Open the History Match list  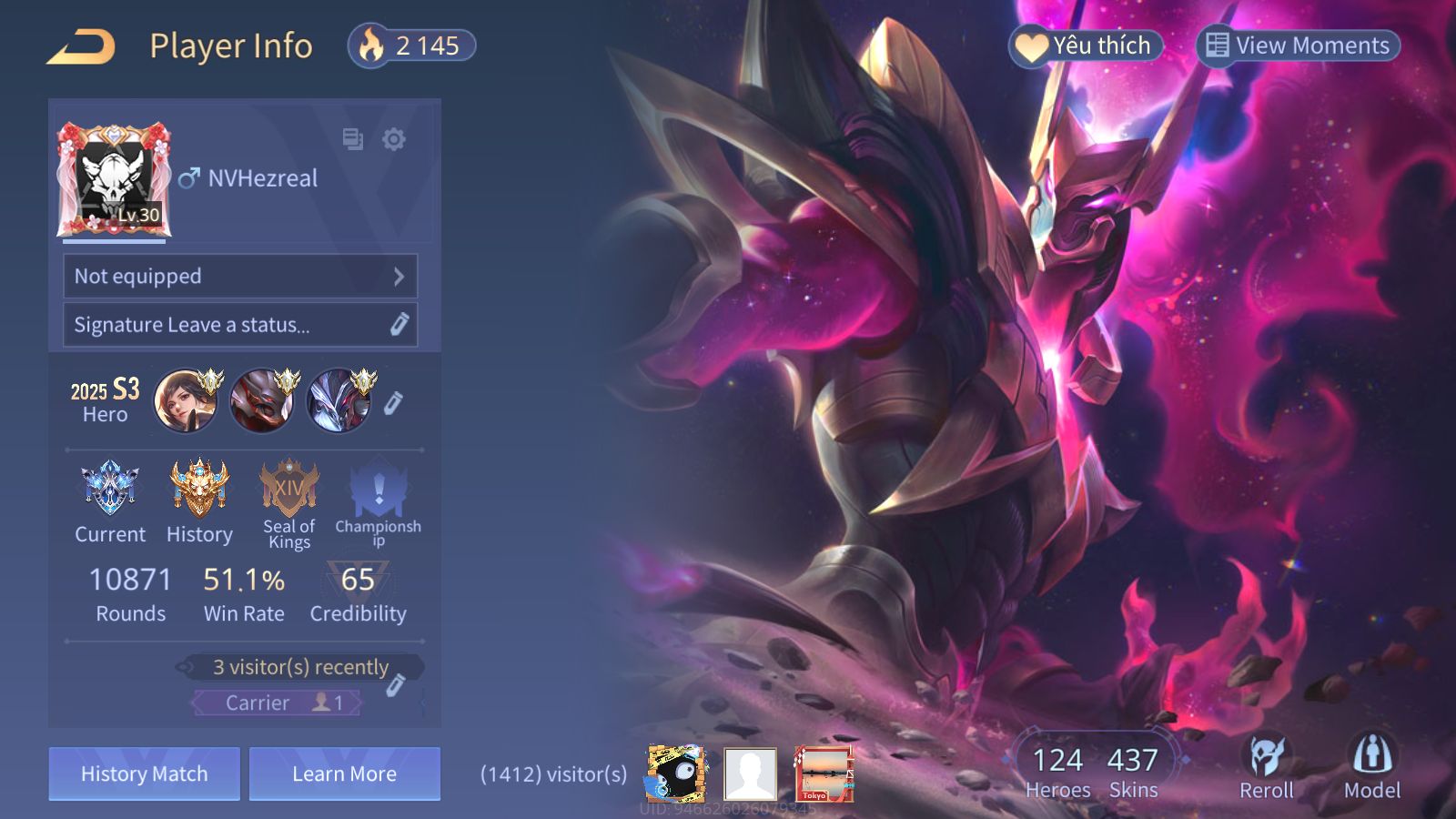145,773
